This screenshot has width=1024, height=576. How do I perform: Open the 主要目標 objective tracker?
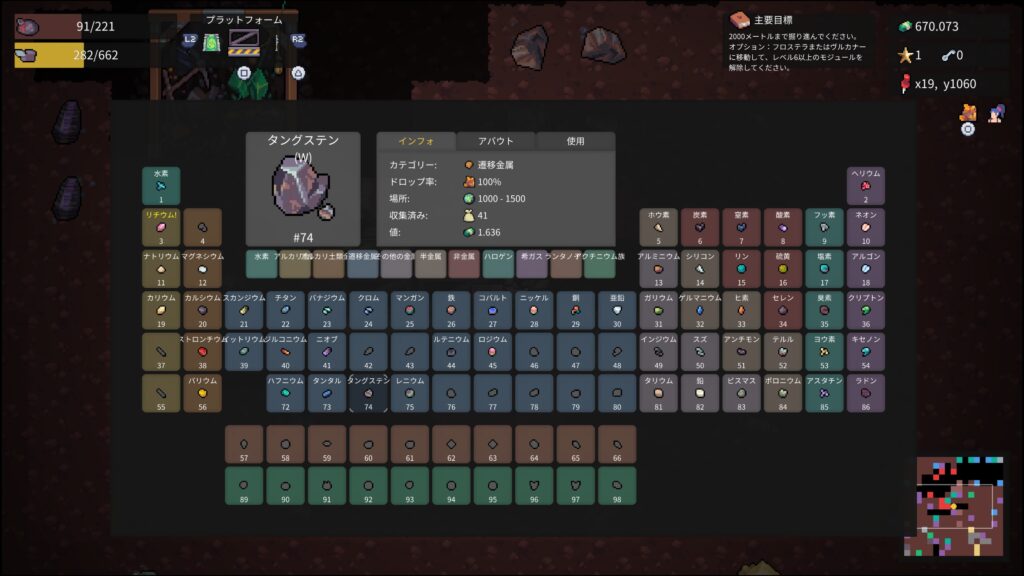pyautogui.click(x=800, y=42)
